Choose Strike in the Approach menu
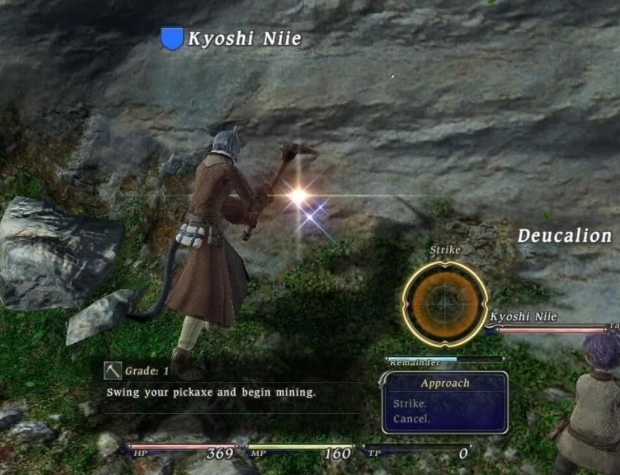 (x=409, y=404)
